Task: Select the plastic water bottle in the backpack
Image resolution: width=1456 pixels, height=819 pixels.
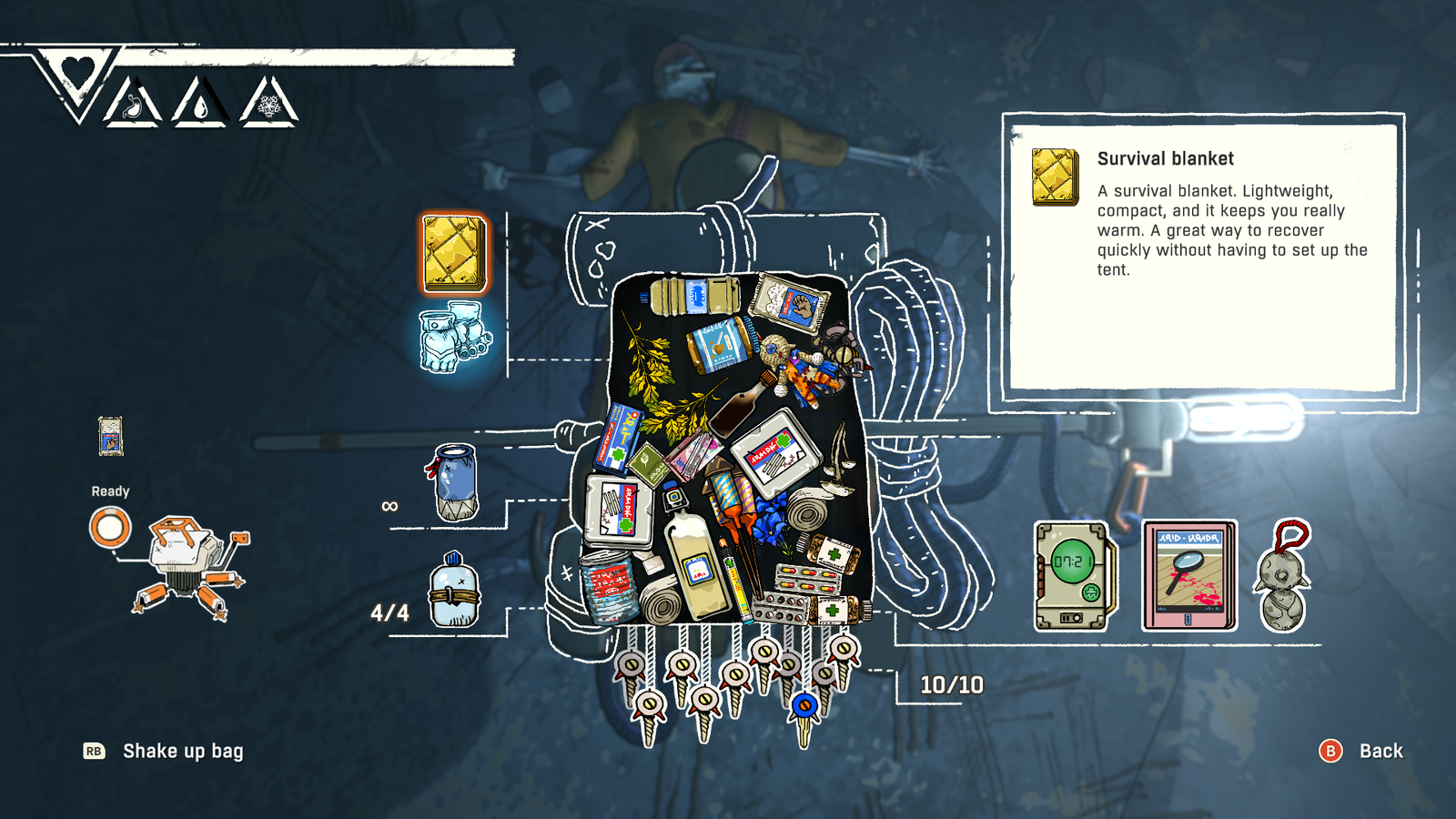Action: pos(696,297)
